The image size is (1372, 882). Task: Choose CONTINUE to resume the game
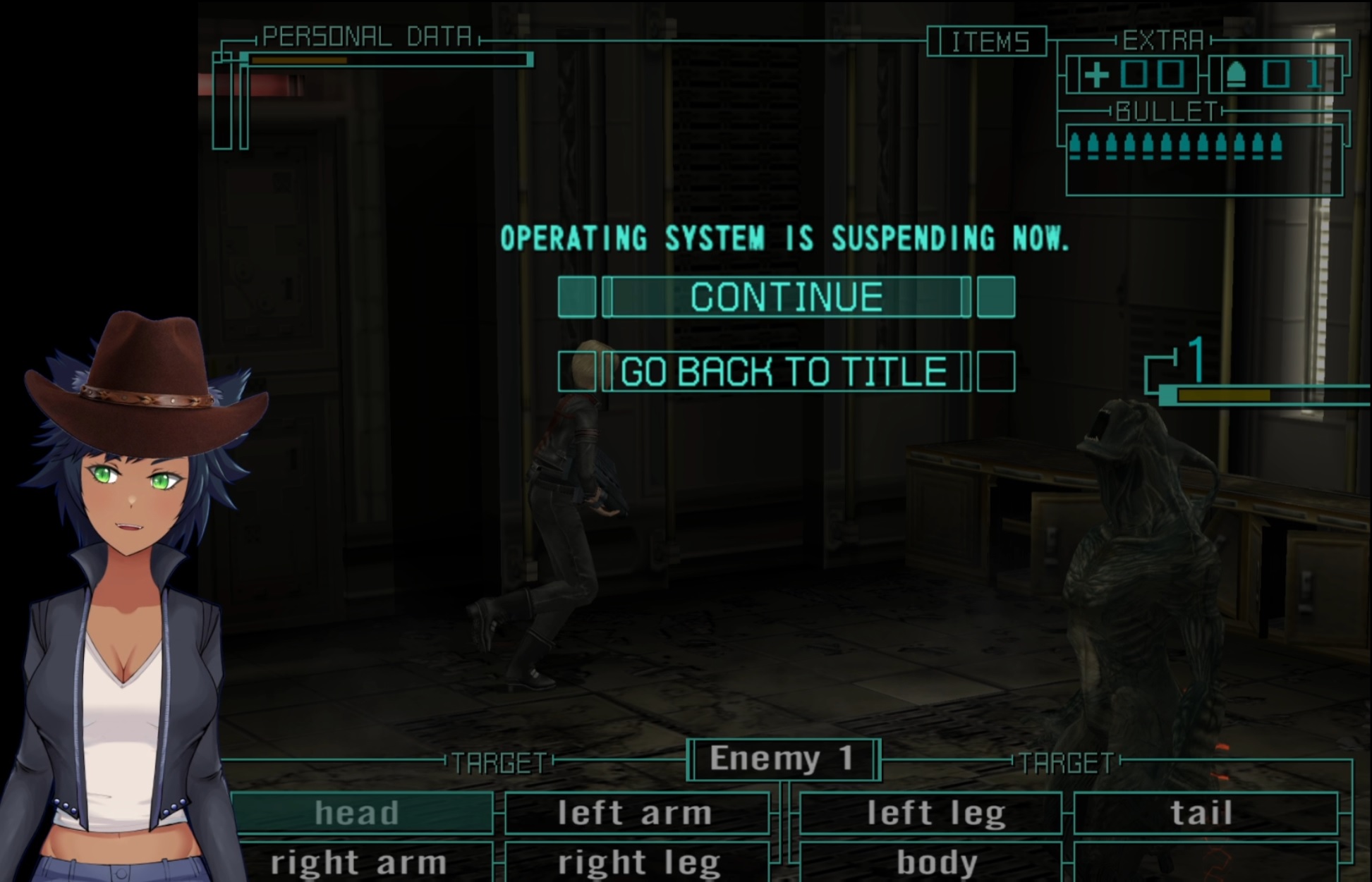(x=786, y=297)
